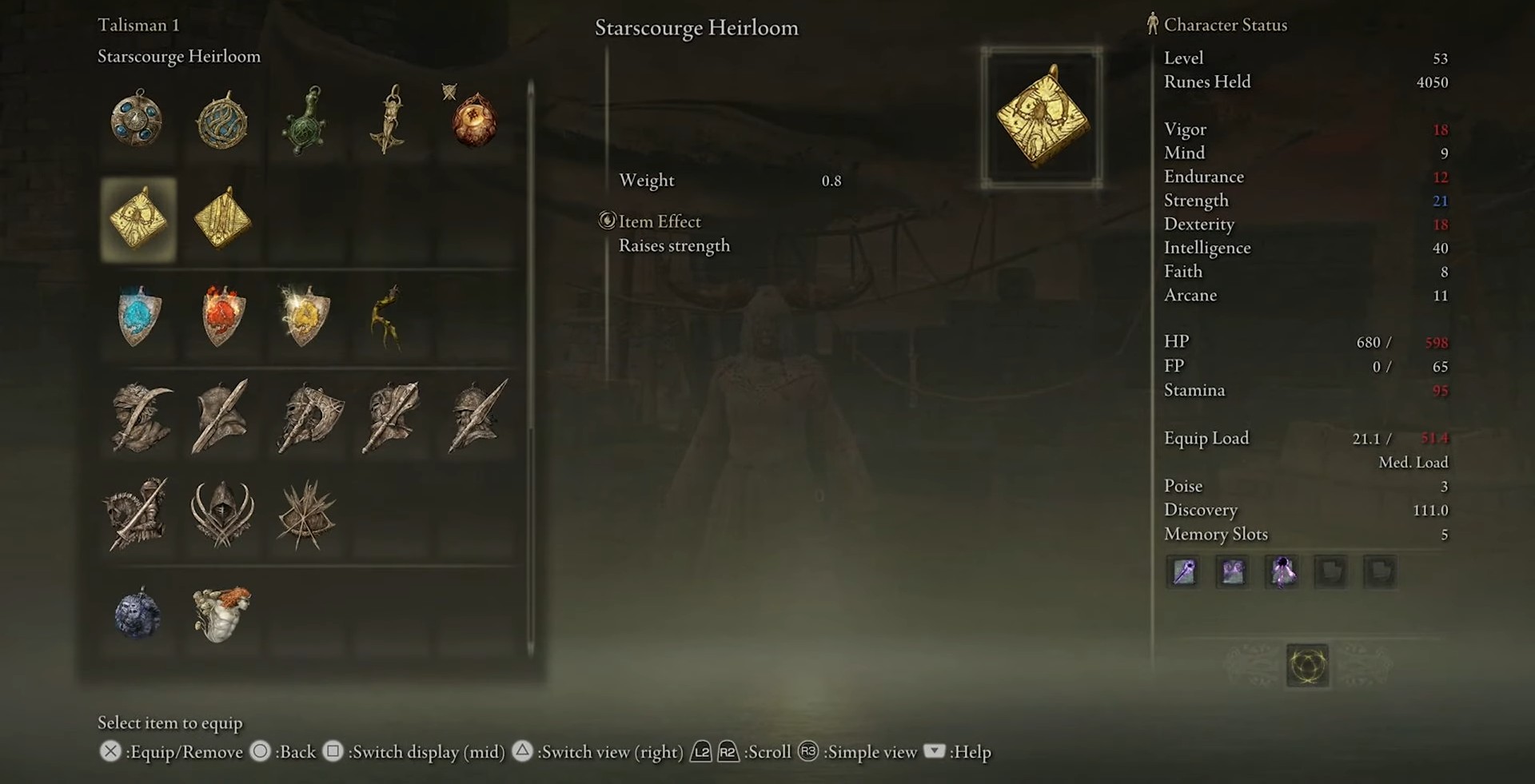Select the blue Spelldrake shield talisman
Viewport: 1535px width, 784px height.
[x=138, y=316]
